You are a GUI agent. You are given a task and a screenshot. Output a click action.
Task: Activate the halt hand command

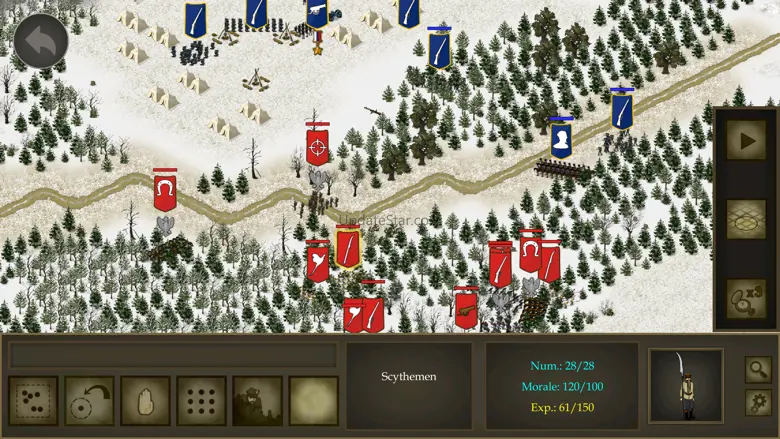(x=146, y=400)
